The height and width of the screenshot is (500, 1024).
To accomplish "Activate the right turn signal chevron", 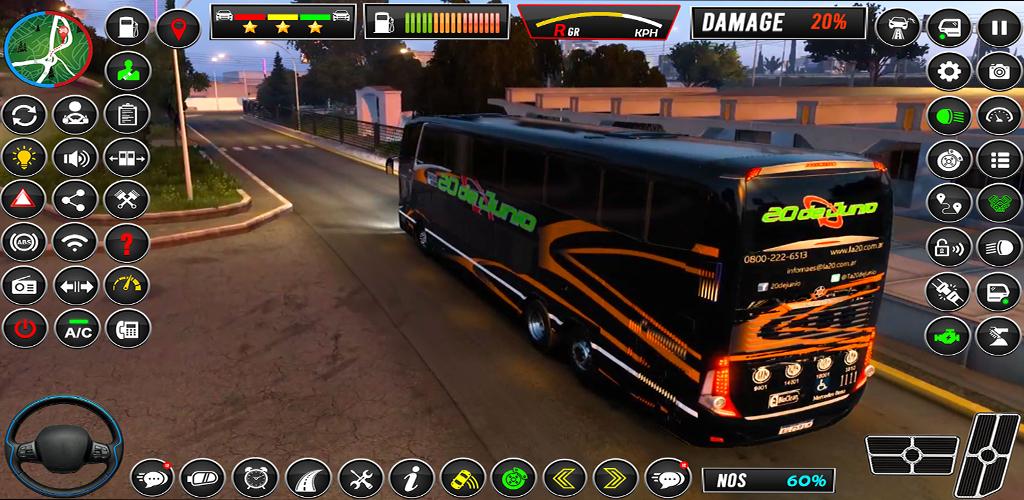I will point(615,478).
